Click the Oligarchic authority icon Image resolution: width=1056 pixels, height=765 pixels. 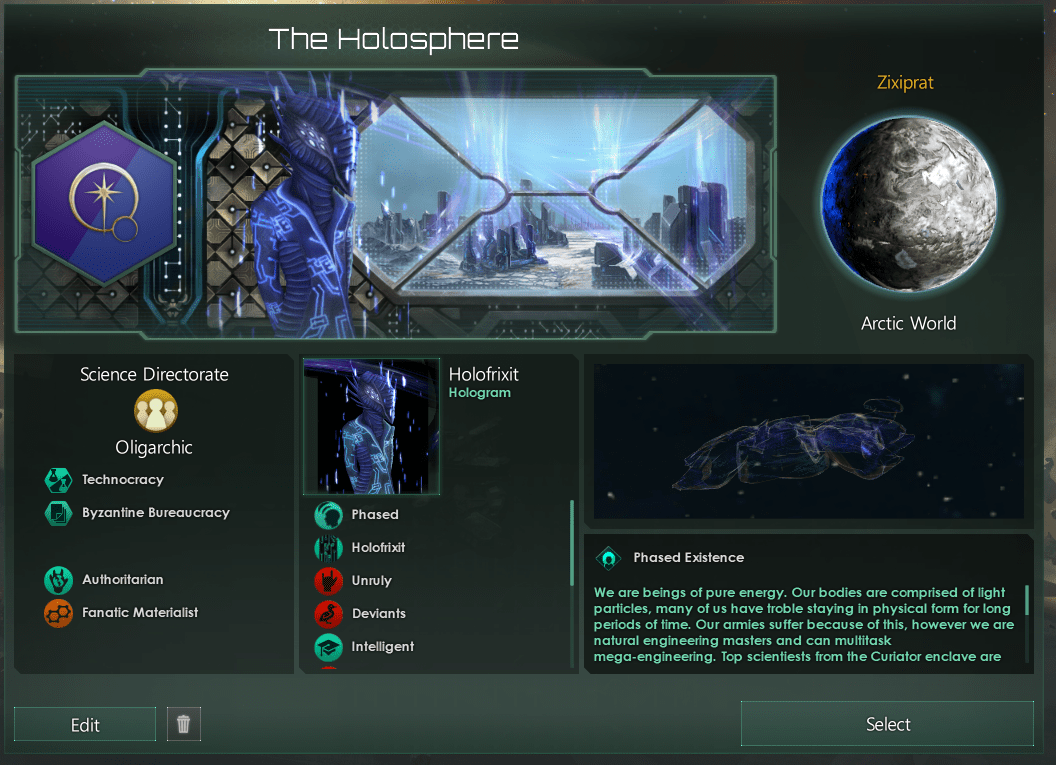(x=154, y=411)
